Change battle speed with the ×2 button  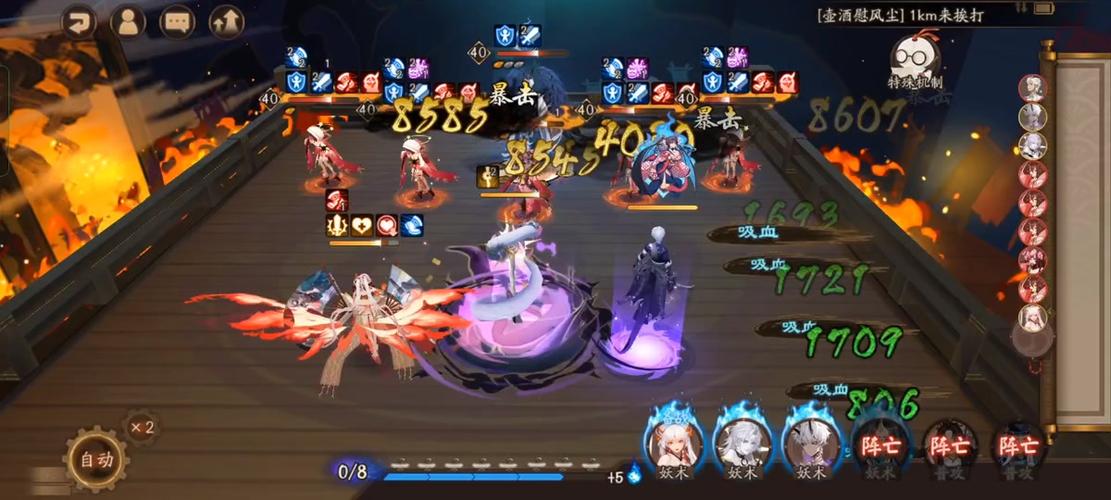[x=142, y=427]
